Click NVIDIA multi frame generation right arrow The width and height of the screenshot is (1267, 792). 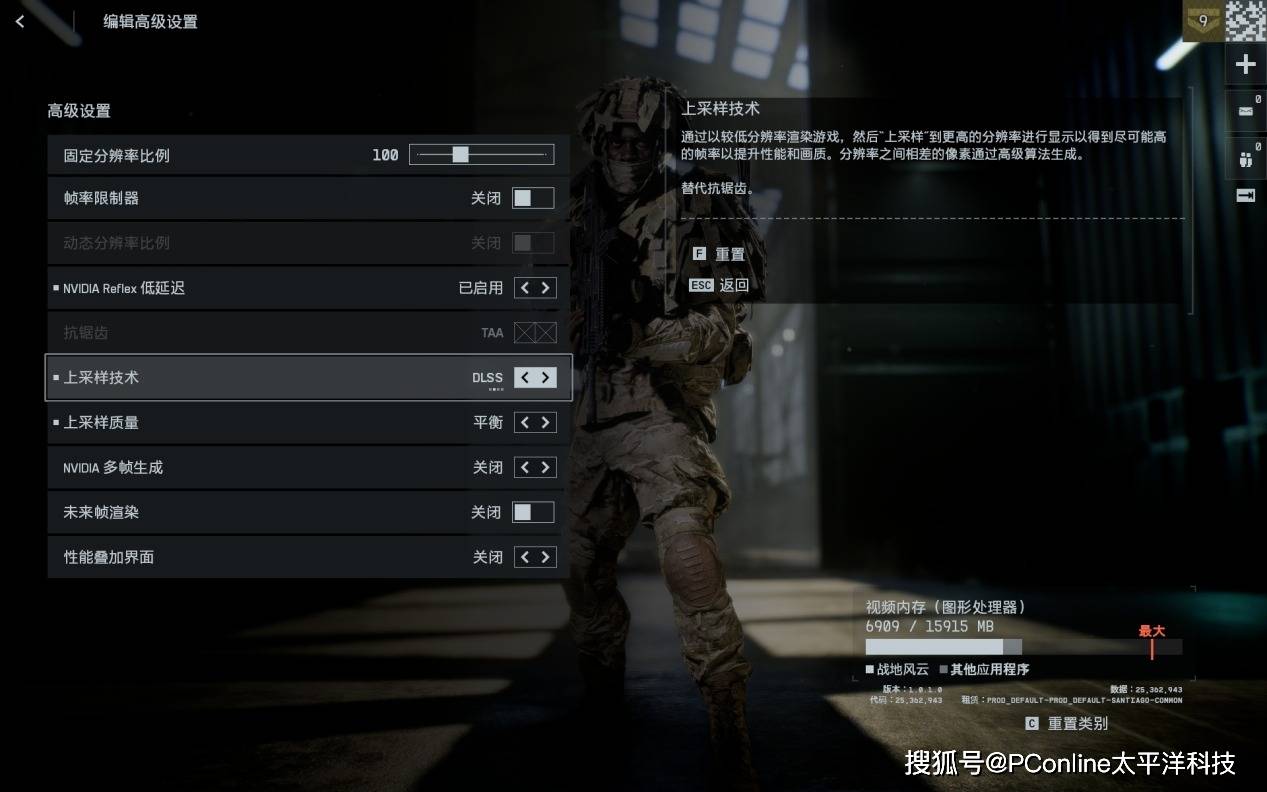point(546,467)
